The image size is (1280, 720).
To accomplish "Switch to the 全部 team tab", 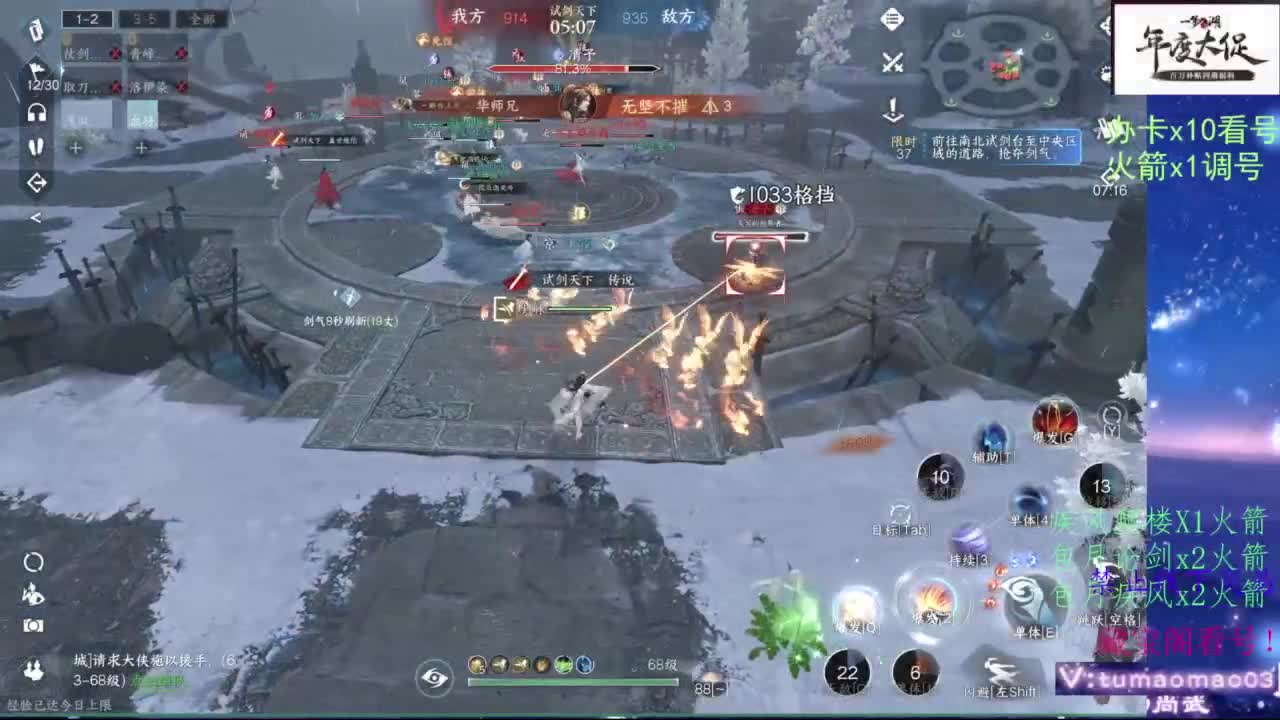I will [x=201, y=20].
